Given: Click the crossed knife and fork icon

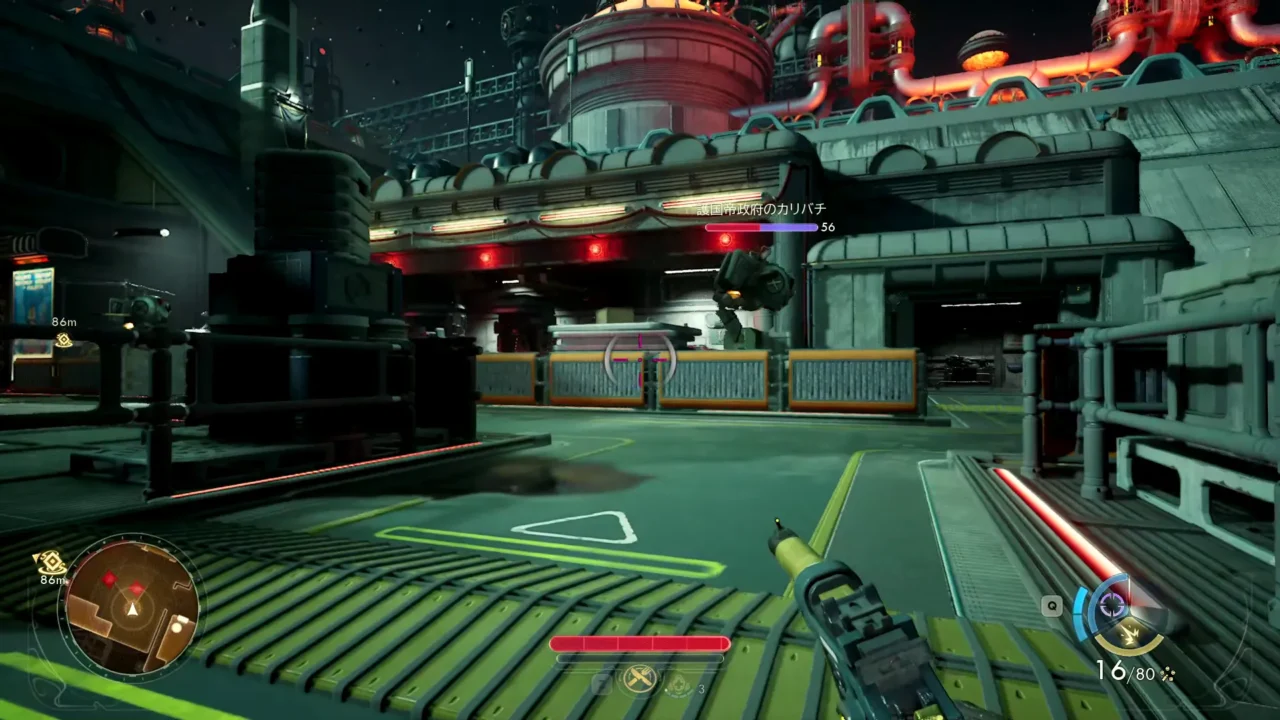Looking at the screenshot, I should tap(639, 680).
